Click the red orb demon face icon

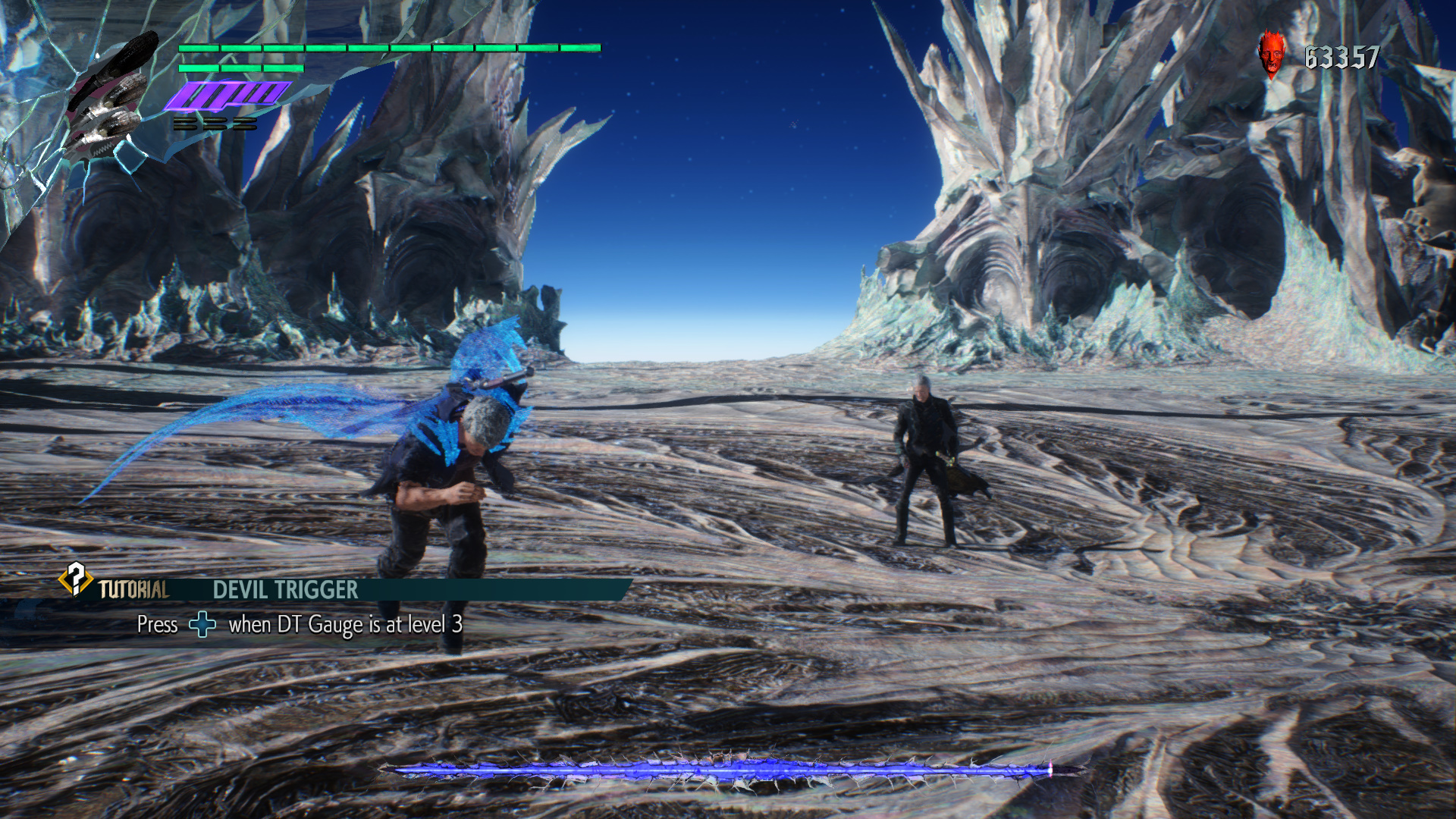point(1272,54)
